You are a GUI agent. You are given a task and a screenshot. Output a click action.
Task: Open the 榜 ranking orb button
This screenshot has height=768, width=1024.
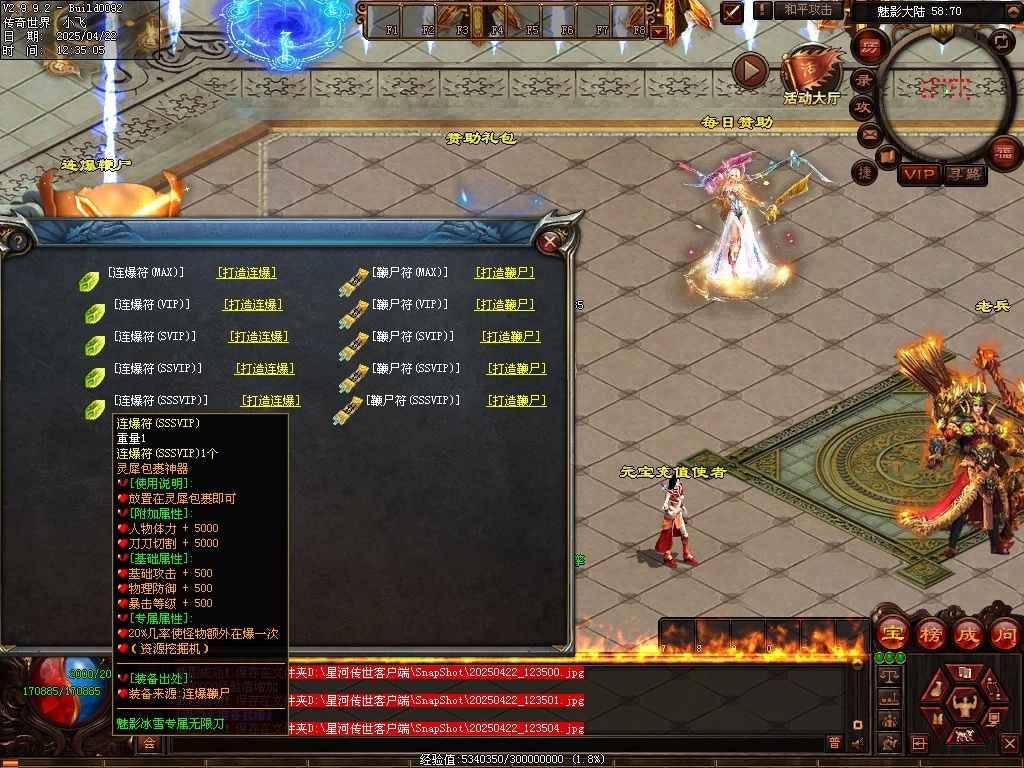click(x=929, y=634)
